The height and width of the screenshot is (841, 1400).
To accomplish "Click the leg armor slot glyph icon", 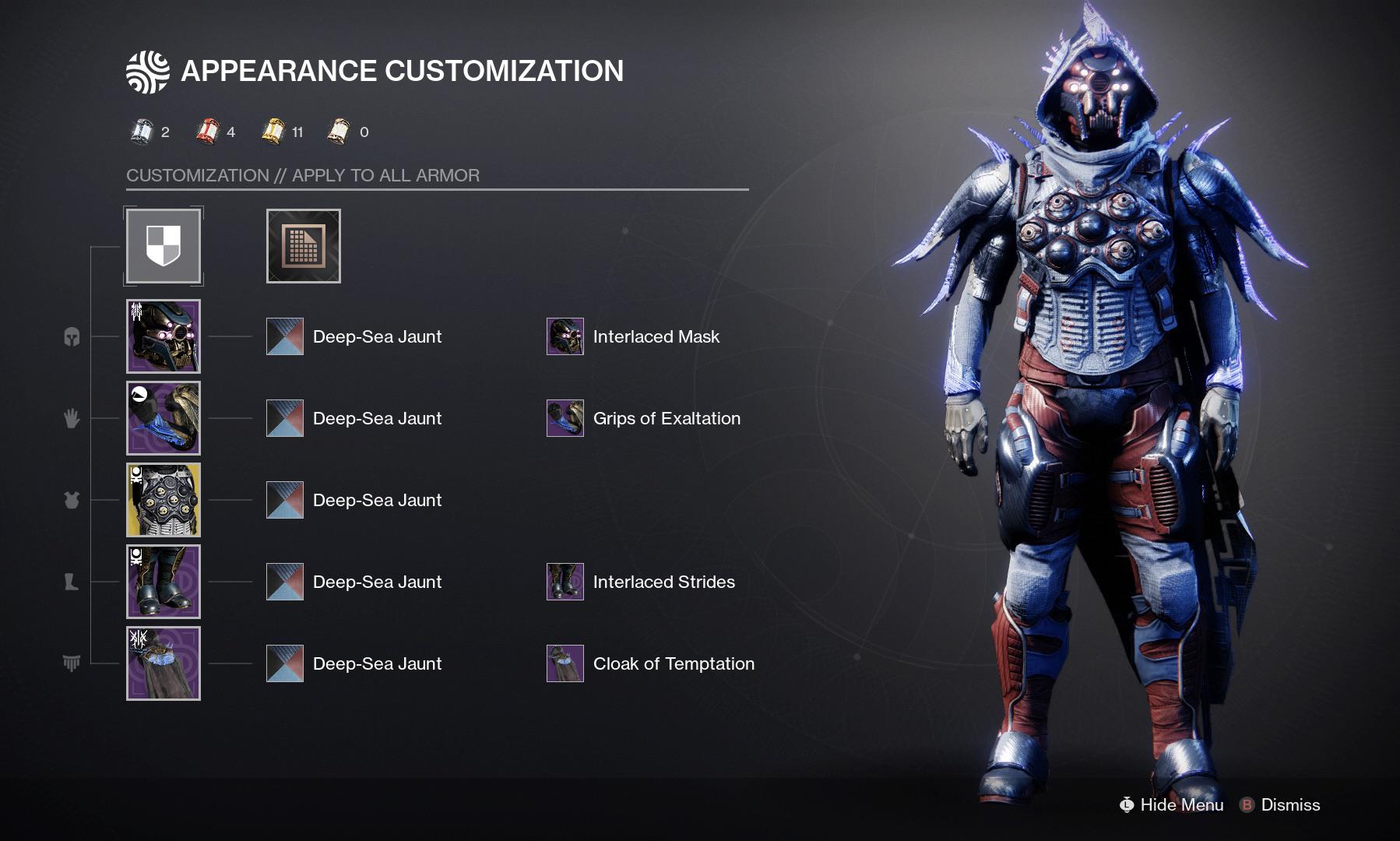I will tap(71, 581).
